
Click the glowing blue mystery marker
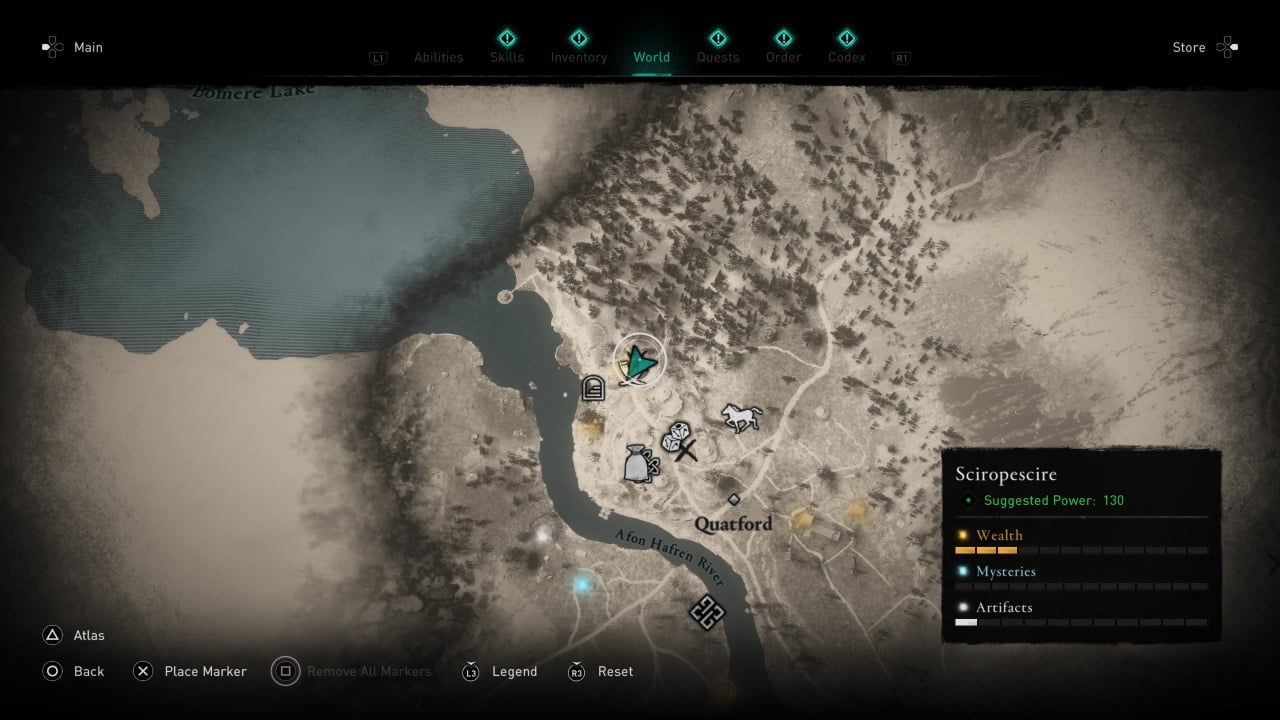tap(581, 583)
